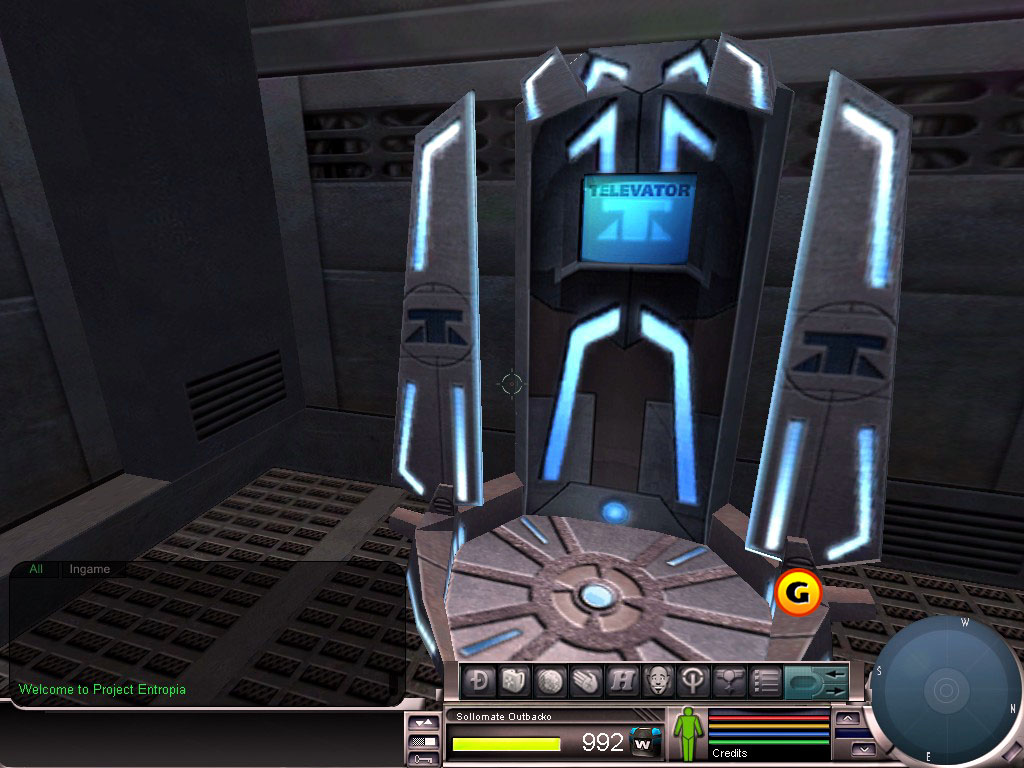Screen dimensions: 1024x768
Task: Switch to the Ingame chat tab
Action: 90,569
